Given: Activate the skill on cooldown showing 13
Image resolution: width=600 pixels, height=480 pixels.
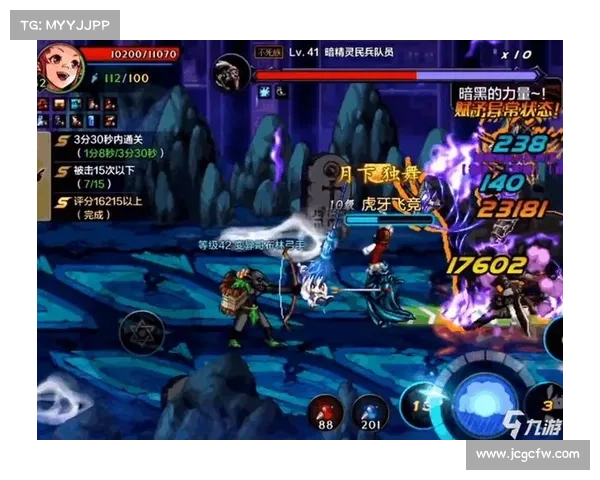Looking at the screenshot, I should (420, 404).
